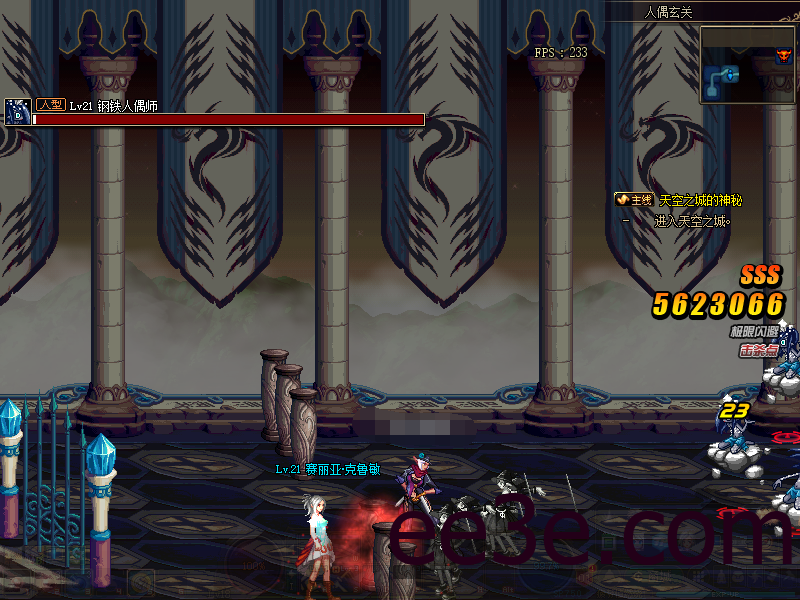This screenshot has height=600, width=800.
Task: Click the 钢铁人偶师 boss portrait icon
Action: click(17, 112)
